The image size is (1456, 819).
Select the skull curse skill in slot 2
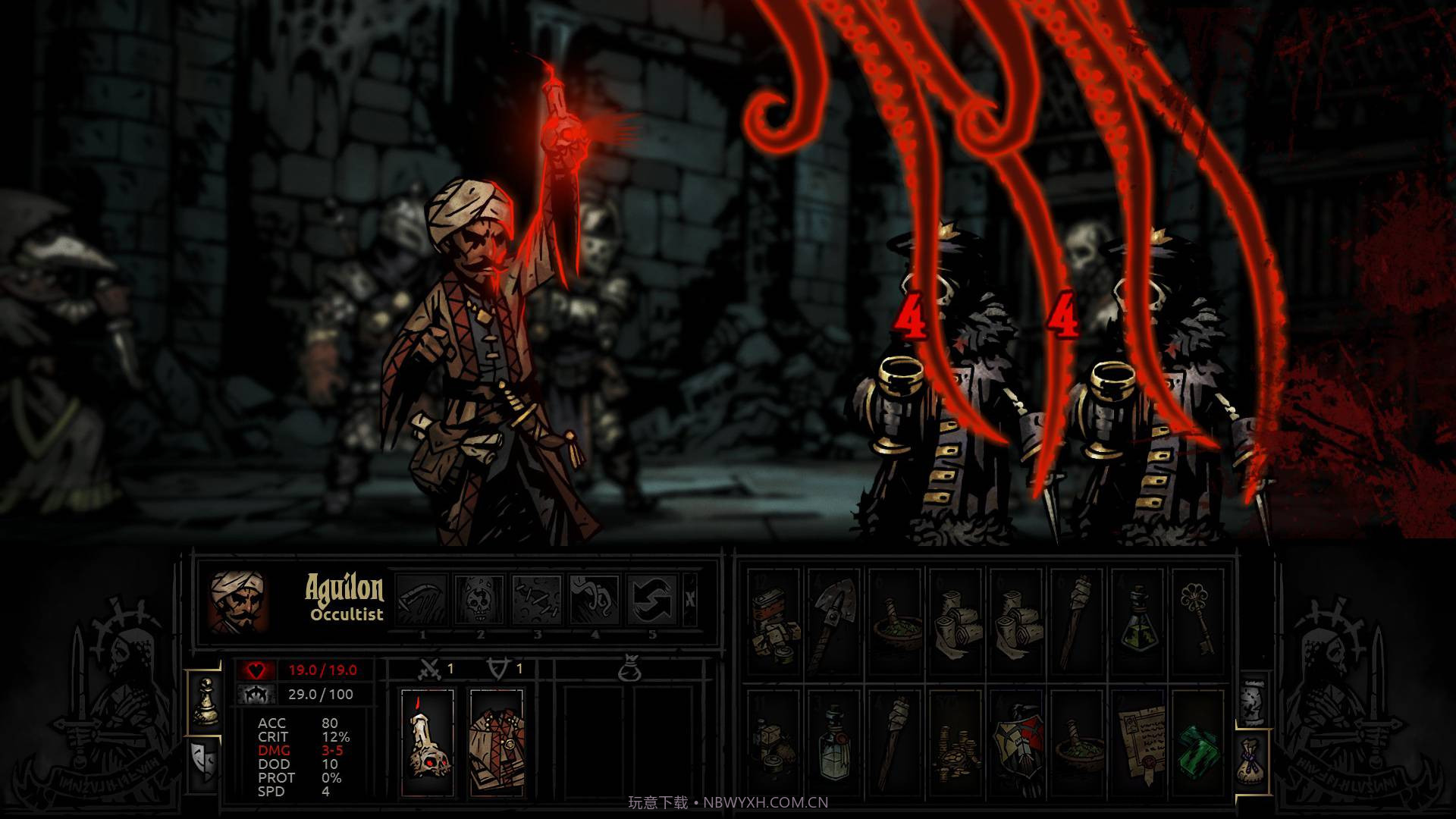479,601
